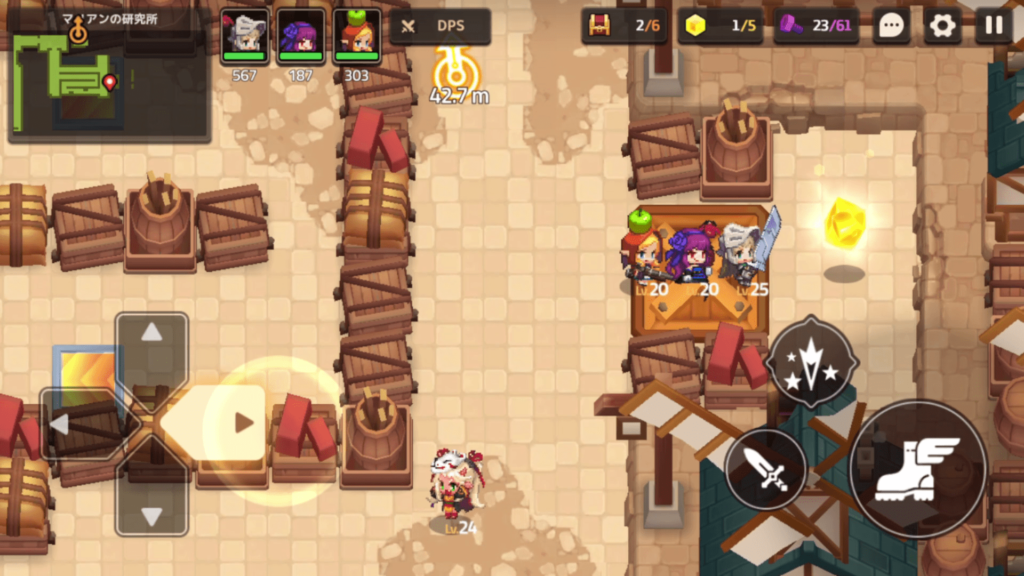This screenshot has width=1024, height=576.
Task: Select the silver-haired knight party portrait
Action: (x=244, y=35)
